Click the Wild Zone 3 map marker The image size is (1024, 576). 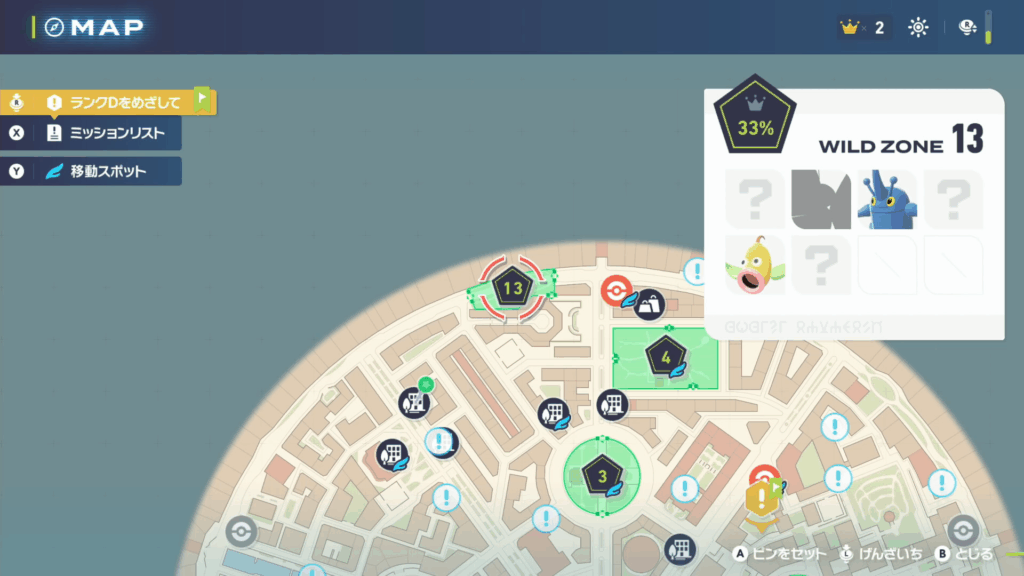602,476
